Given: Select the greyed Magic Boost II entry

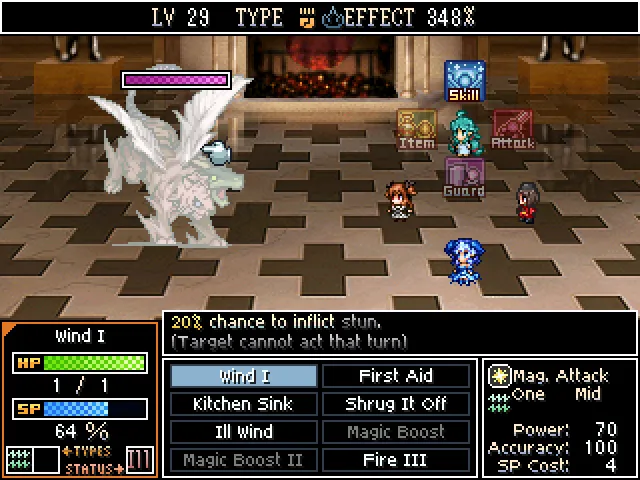Looking at the screenshot, I should coord(244,460).
